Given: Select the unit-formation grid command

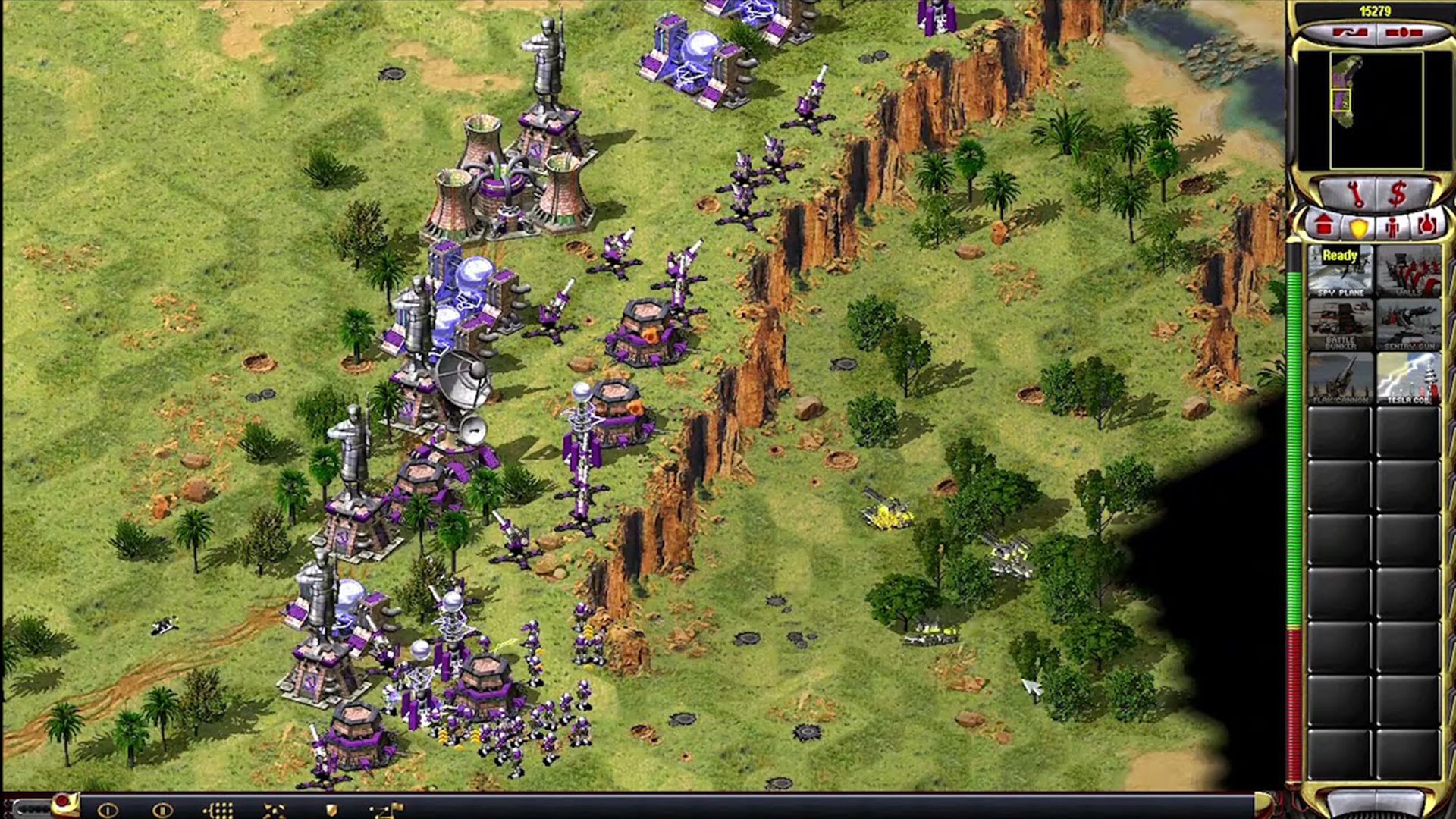Looking at the screenshot, I should (218, 810).
